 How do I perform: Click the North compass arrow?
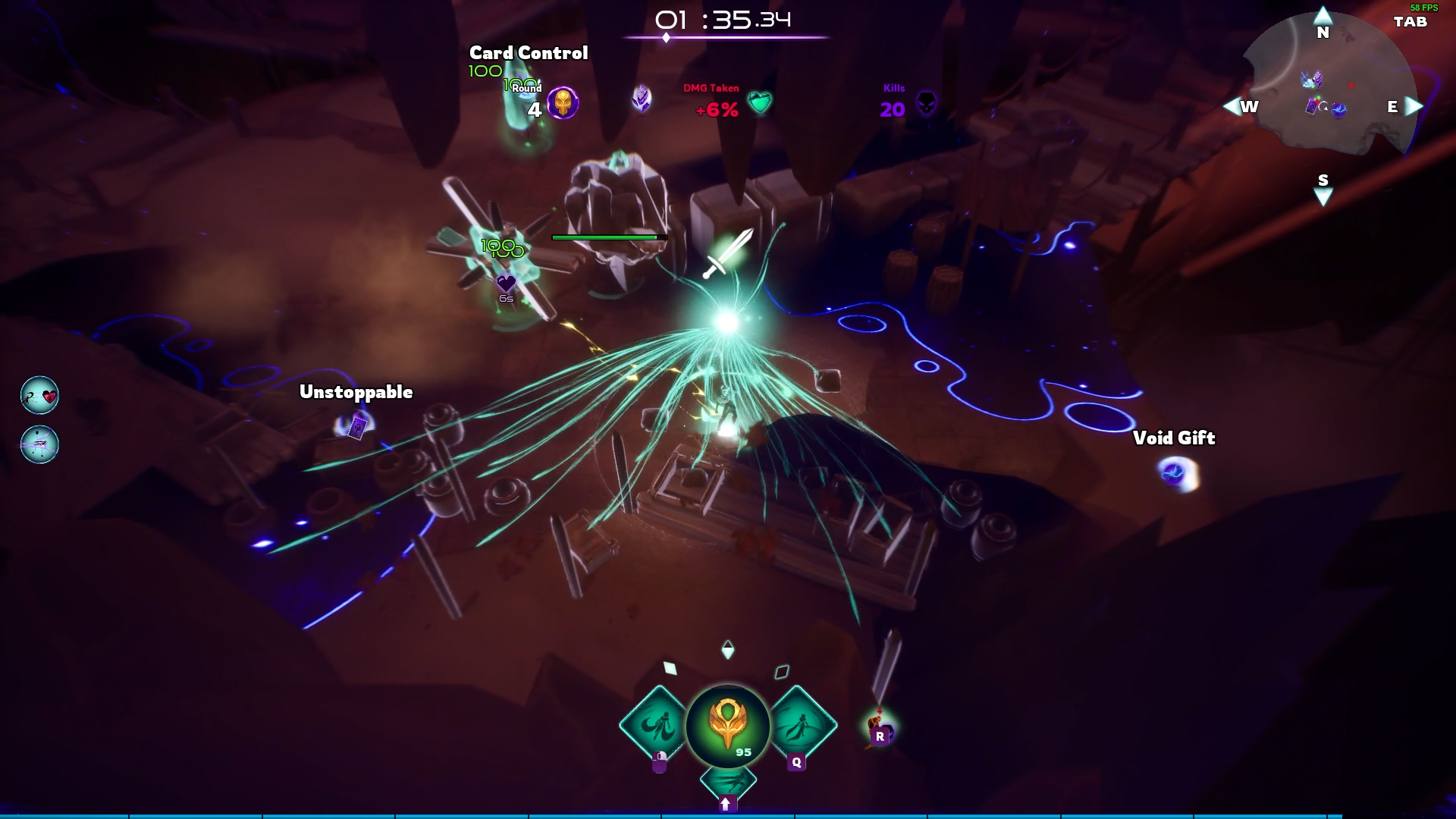click(1323, 17)
